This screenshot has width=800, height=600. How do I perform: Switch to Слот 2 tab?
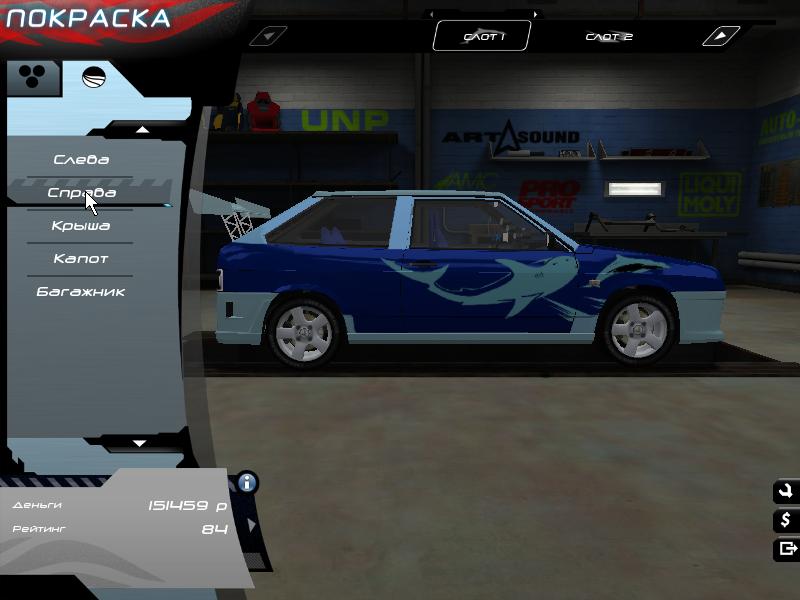608,37
